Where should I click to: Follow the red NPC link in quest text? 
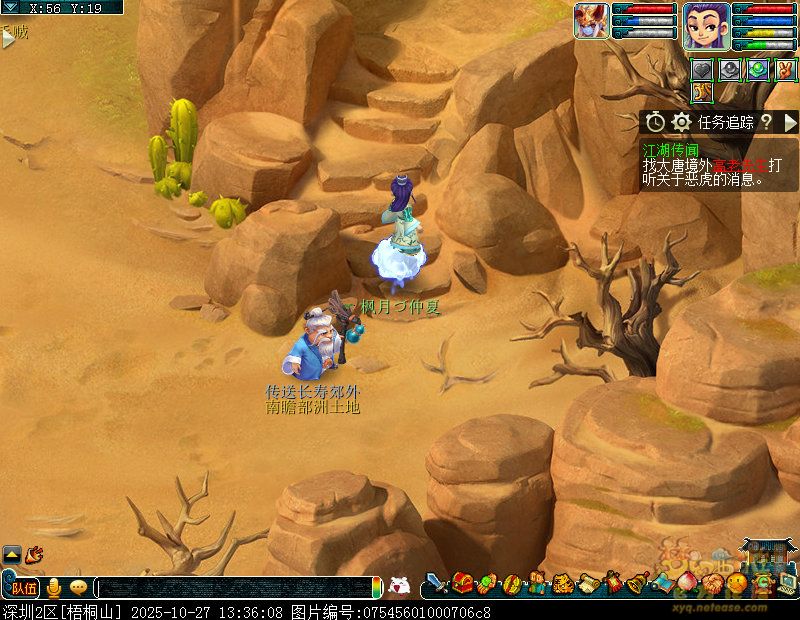click(x=744, y=164)
